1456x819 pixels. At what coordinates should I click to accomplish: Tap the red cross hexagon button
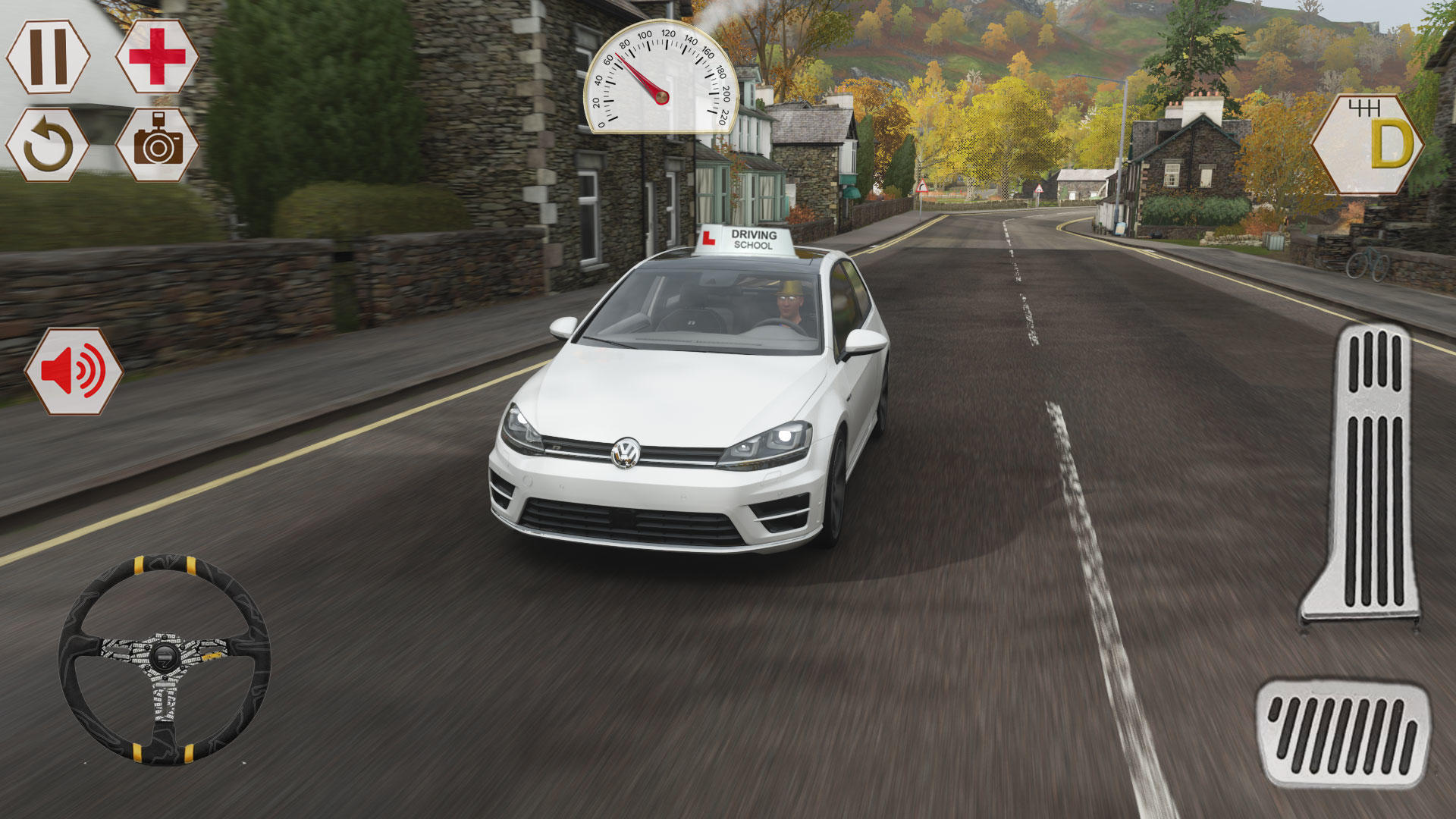coord(157,57)
